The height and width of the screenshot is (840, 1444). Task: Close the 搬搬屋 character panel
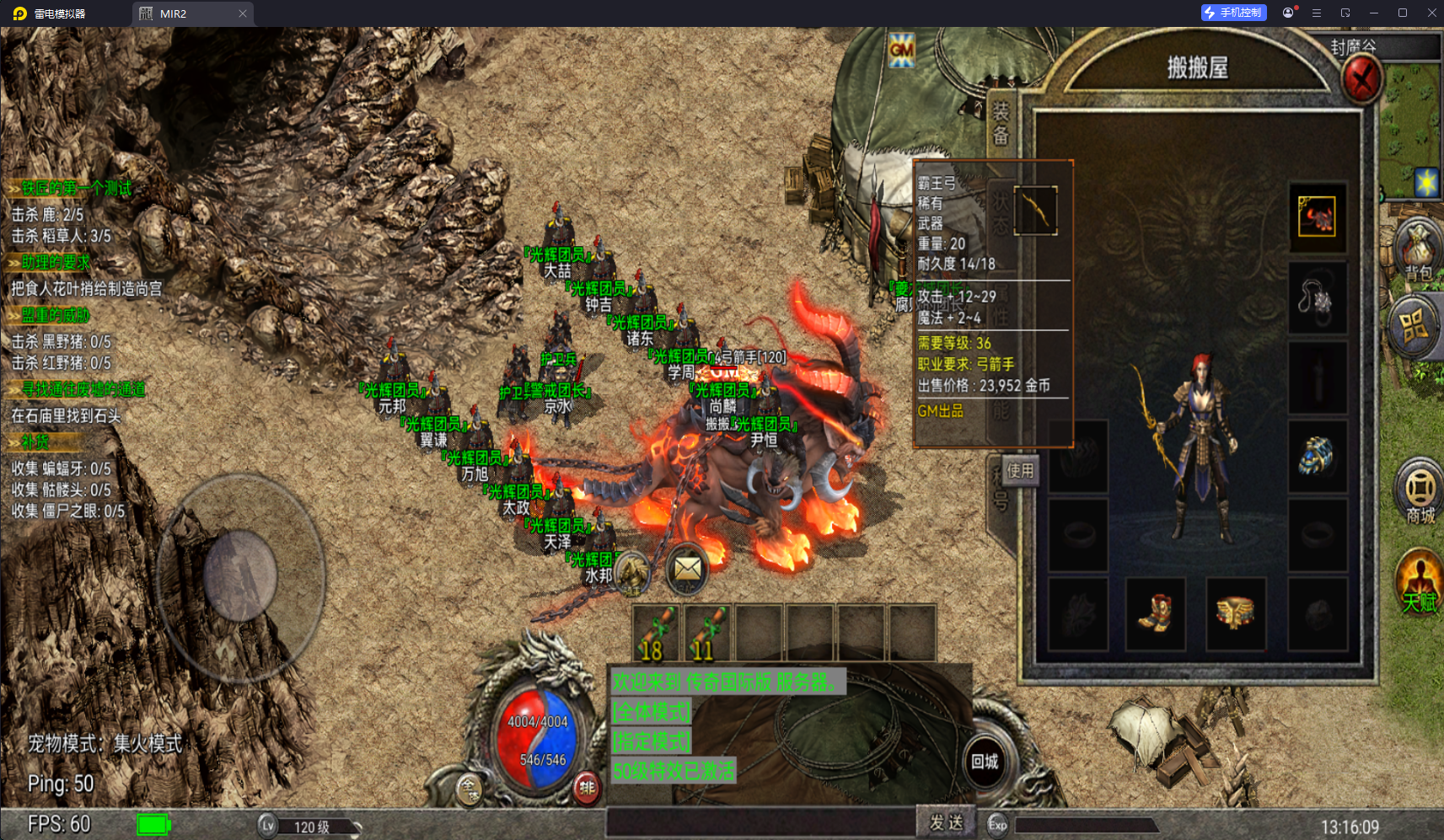pos(1361,81)
